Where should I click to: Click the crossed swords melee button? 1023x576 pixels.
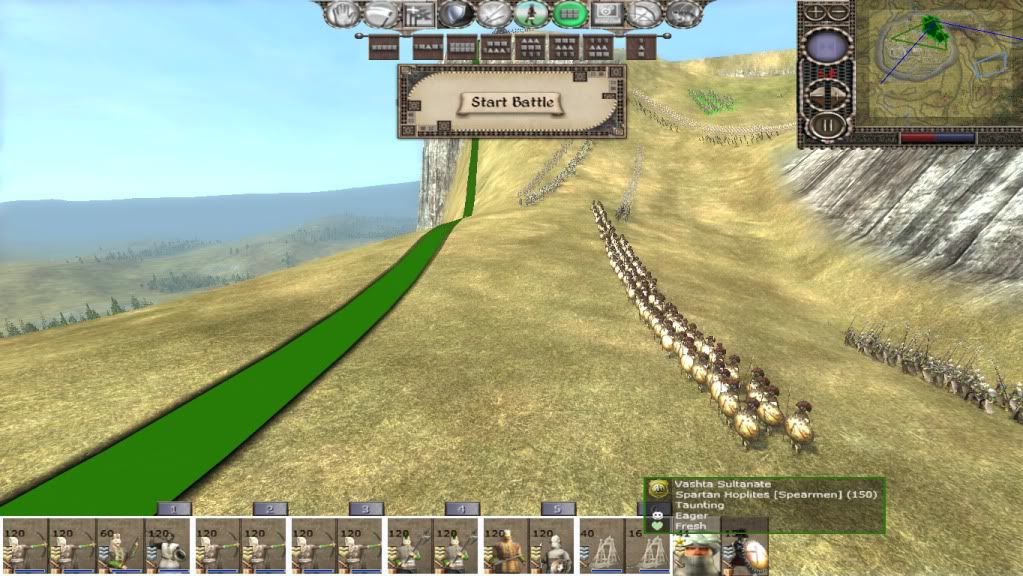point(493,14)
